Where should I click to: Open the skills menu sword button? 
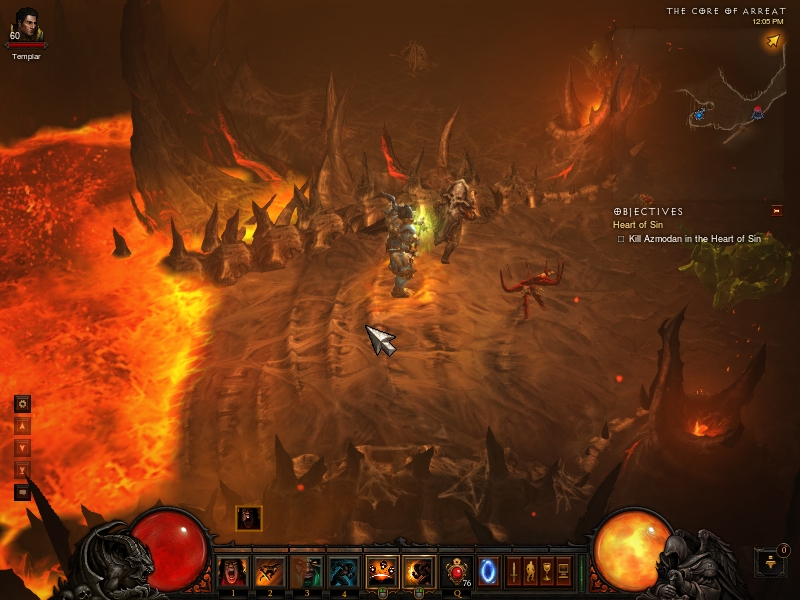click(514, 572)
